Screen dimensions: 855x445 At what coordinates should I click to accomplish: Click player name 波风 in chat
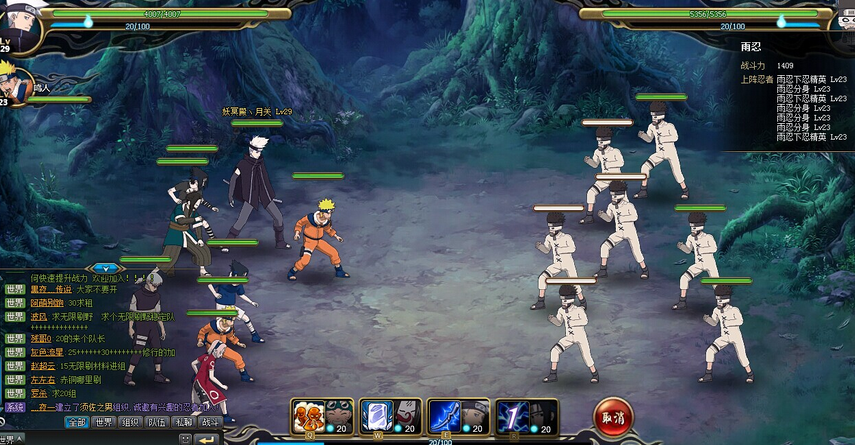[39, 316]
